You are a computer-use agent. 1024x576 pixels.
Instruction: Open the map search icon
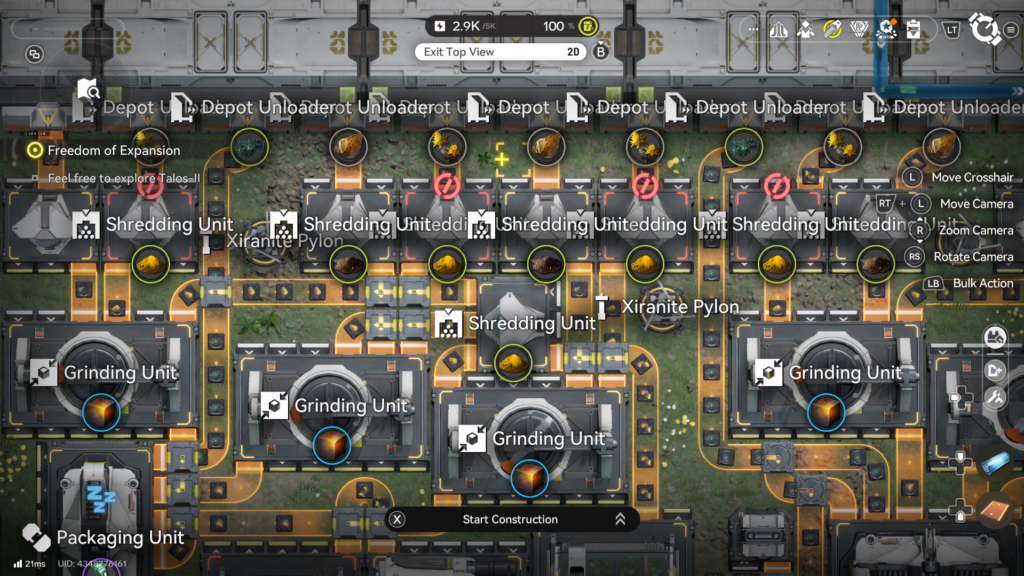[x=88, y=92]
